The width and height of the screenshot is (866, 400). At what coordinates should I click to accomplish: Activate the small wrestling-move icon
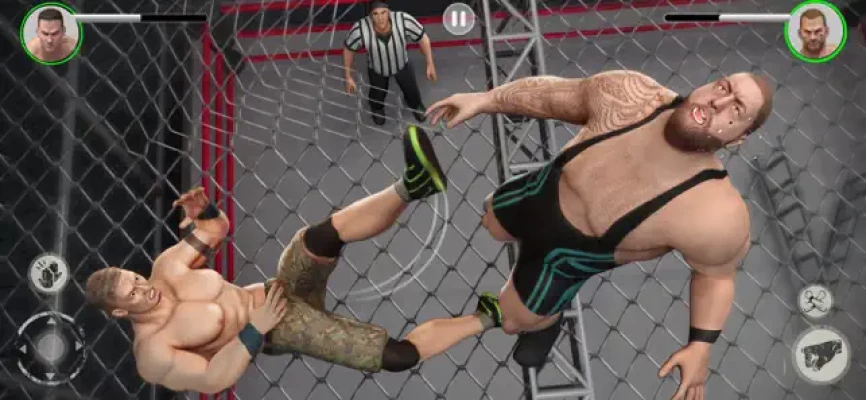(x=814, y=301)
